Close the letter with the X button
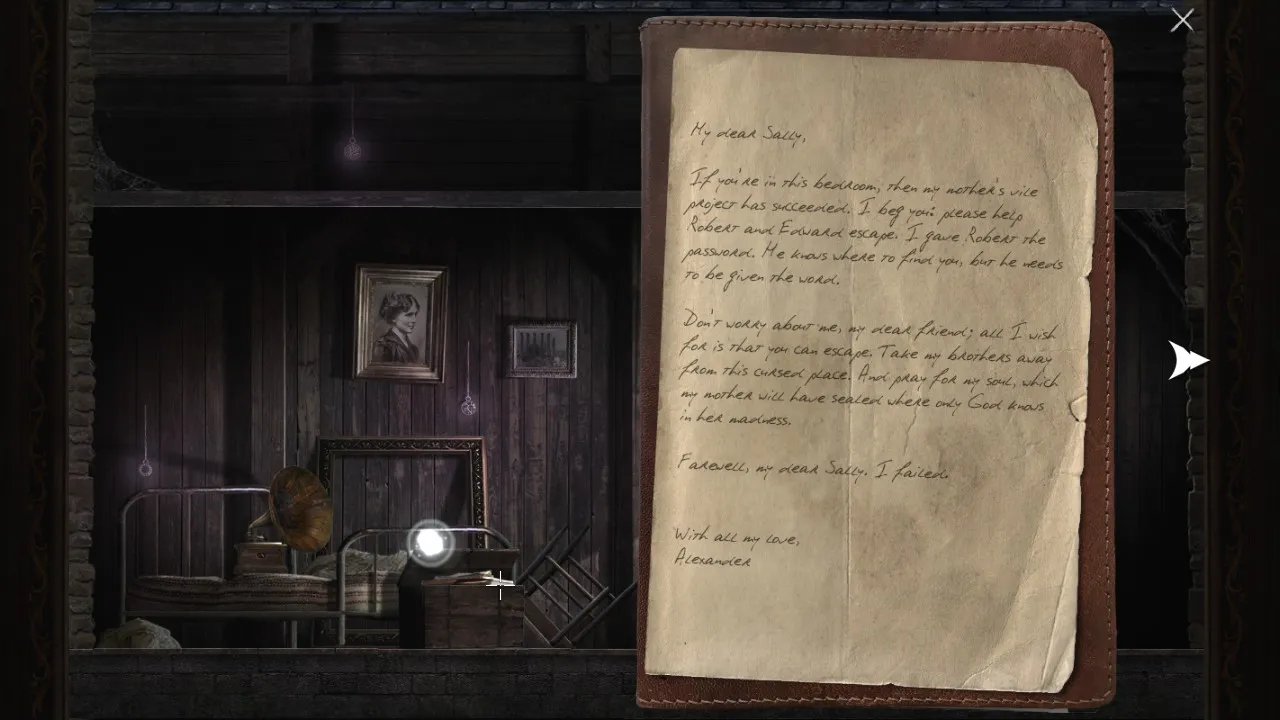This screenshot has width=1280, height=720. [x=1182, y=20]
